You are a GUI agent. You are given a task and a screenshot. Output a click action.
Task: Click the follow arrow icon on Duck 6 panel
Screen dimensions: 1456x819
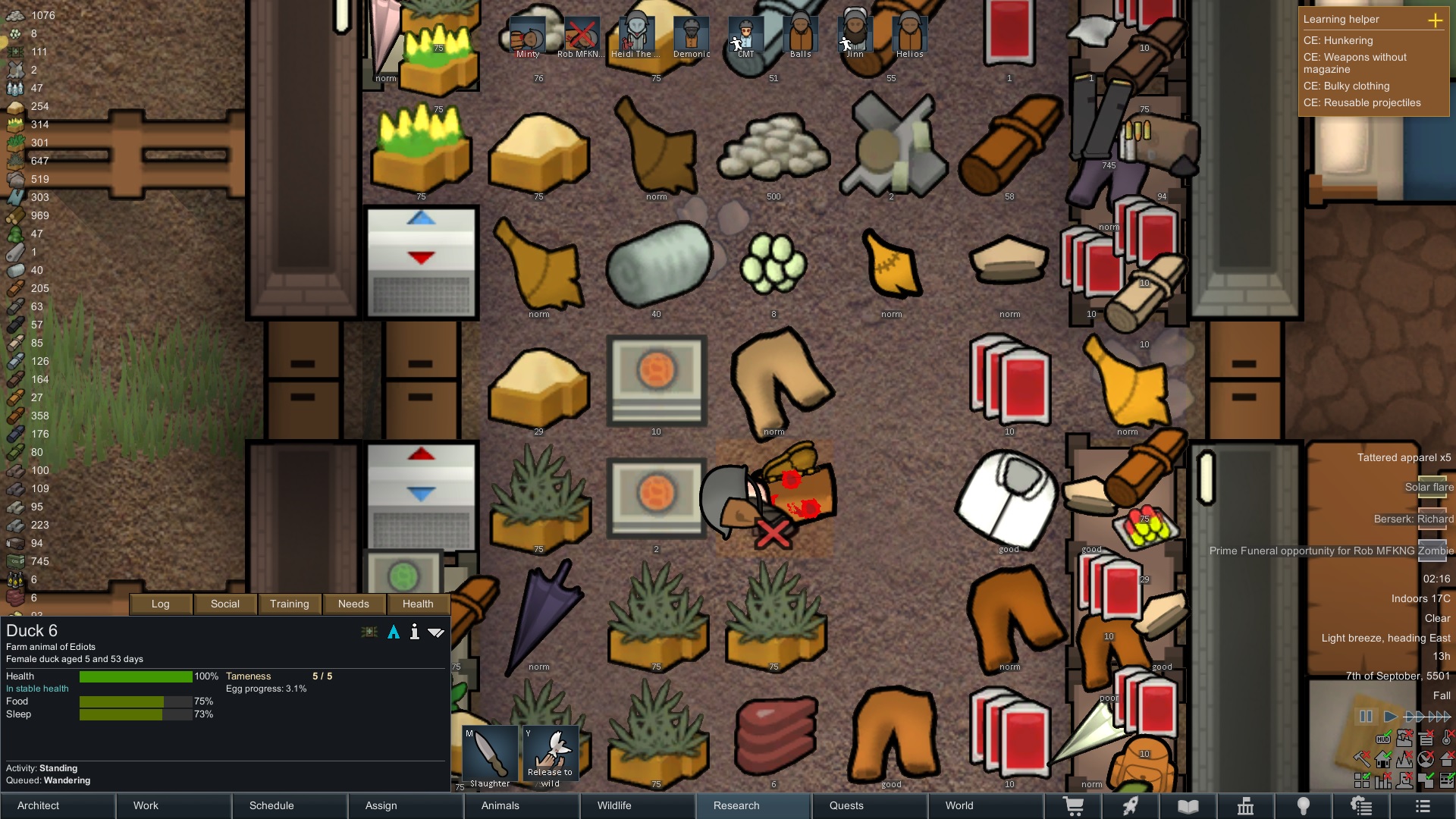pyautogui.click(x=394, y=631)
